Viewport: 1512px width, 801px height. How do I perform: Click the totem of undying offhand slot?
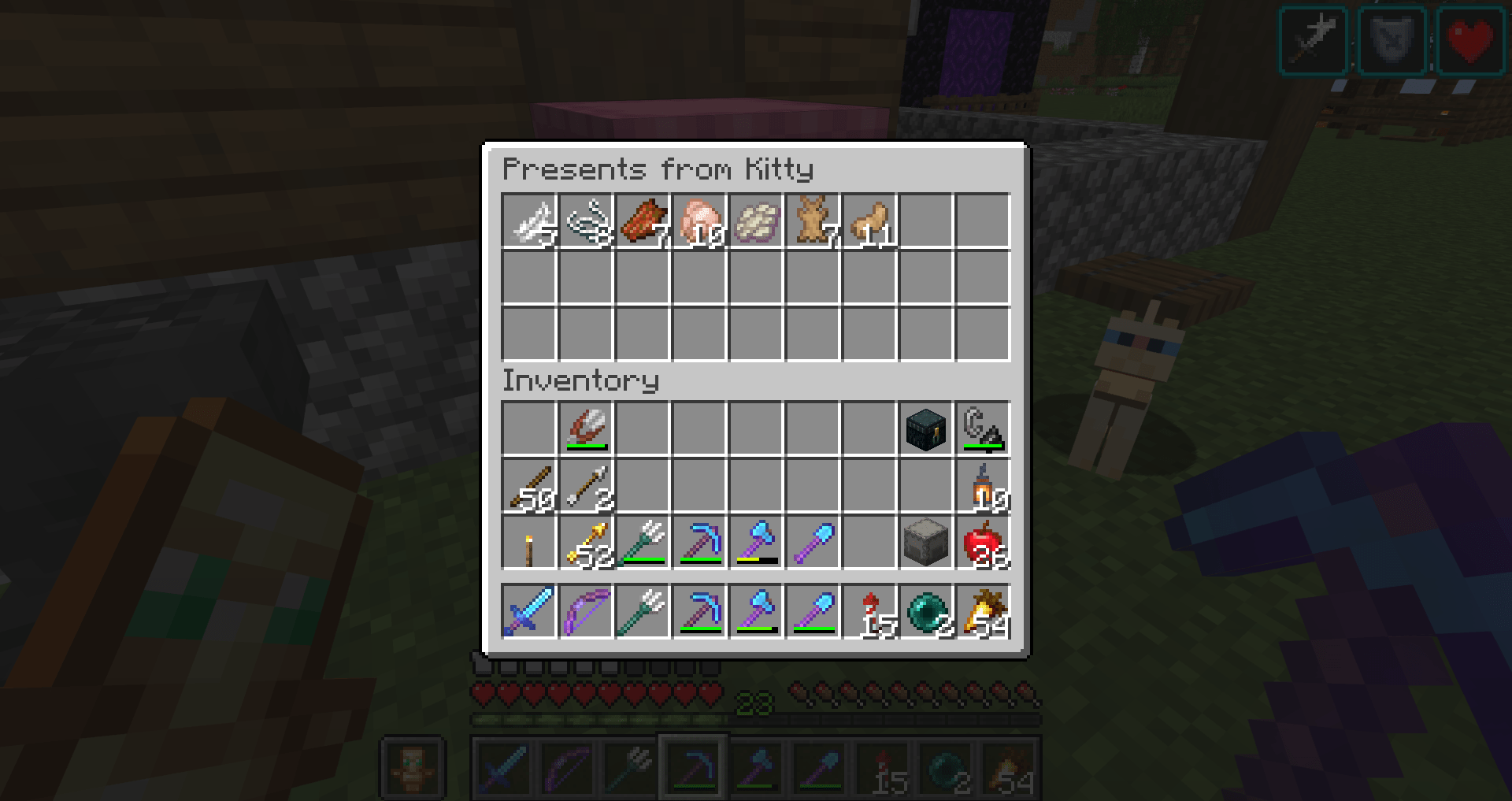point(413,766)
